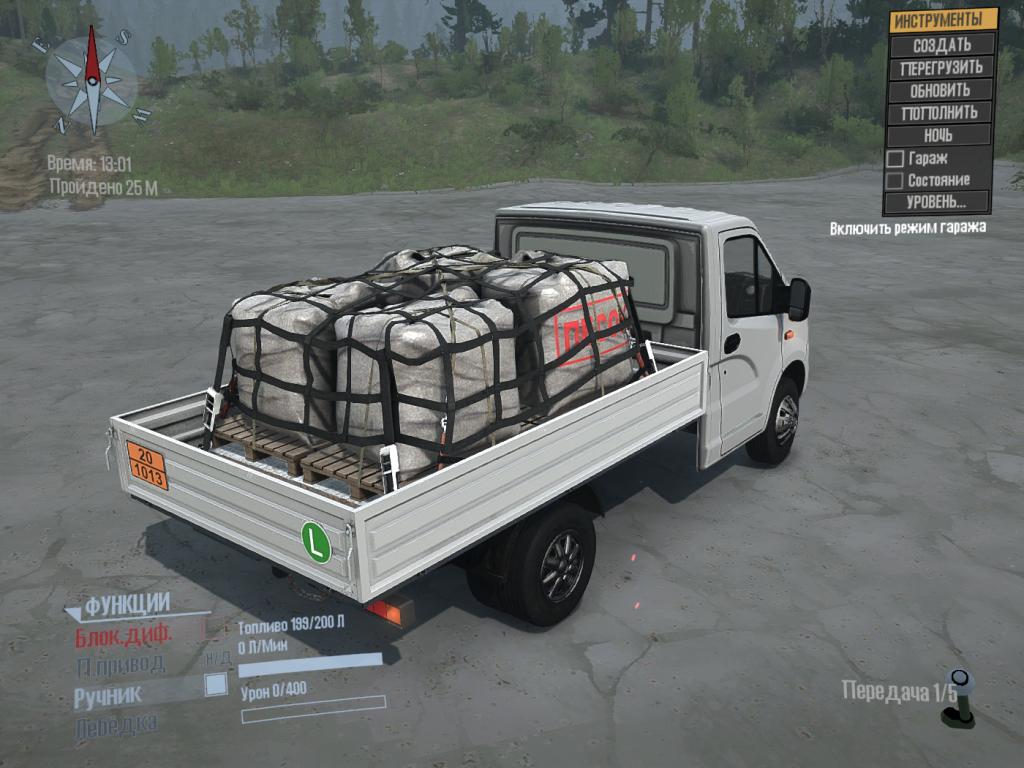Click the ПОПОЛНИТЬ refill button
This screenshot has height=768, width=1024.
[939, 112]
